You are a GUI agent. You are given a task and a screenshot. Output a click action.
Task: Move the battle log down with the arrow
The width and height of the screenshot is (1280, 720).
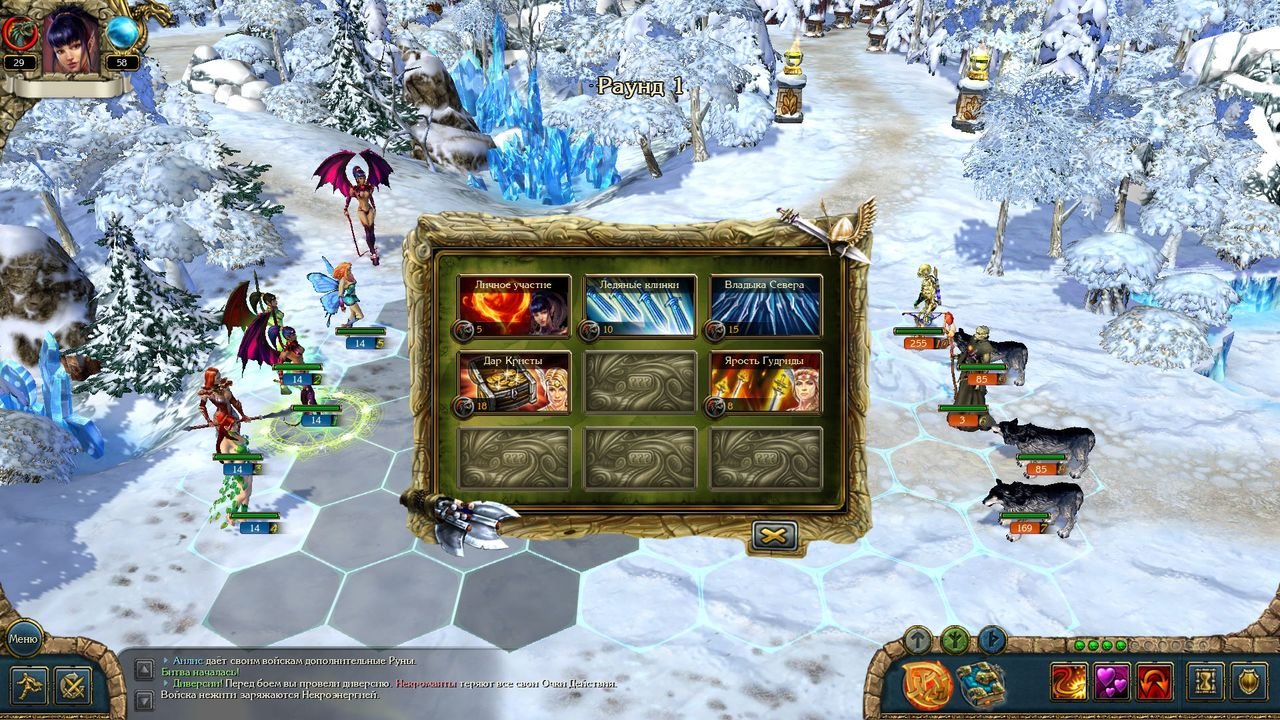tap(144, 699)
